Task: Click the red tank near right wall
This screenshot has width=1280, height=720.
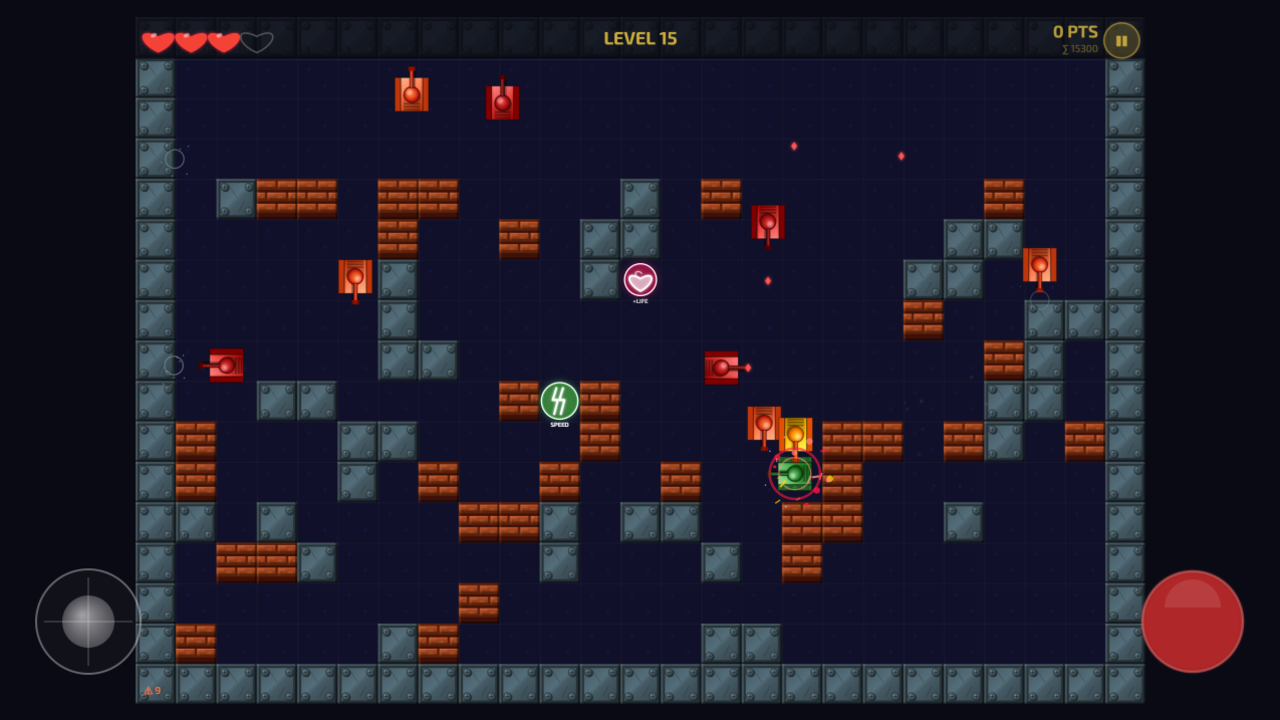Action: 1040,266
